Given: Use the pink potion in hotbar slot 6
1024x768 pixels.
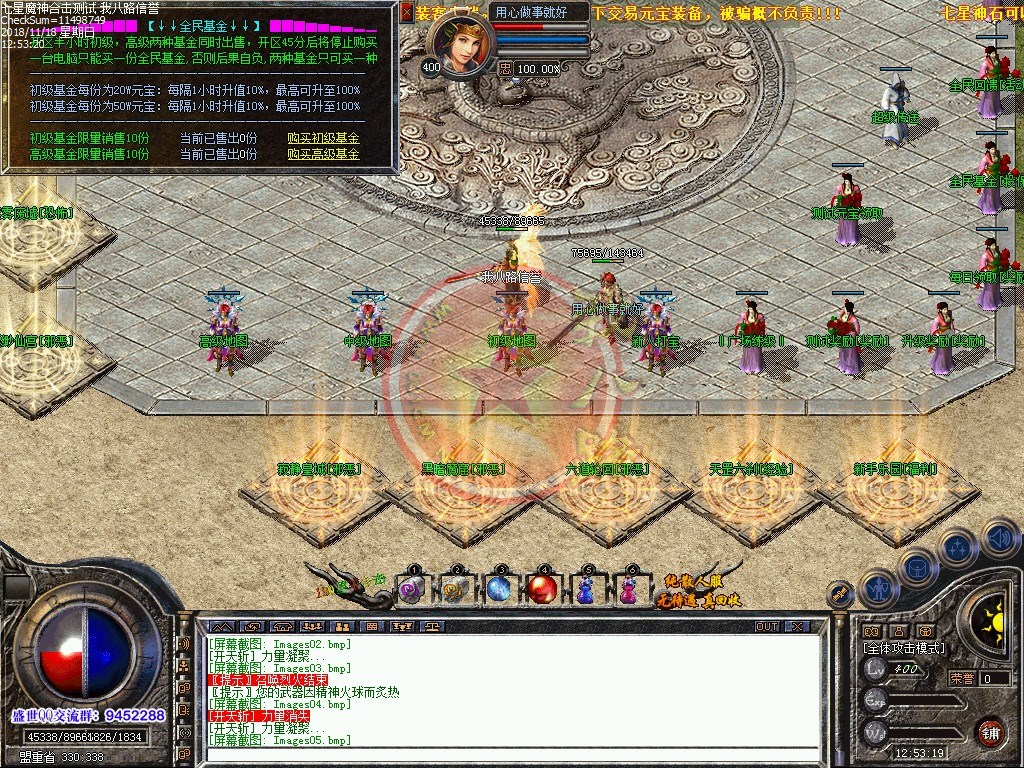Looking at the screenshot, I should tap(629, 590).
